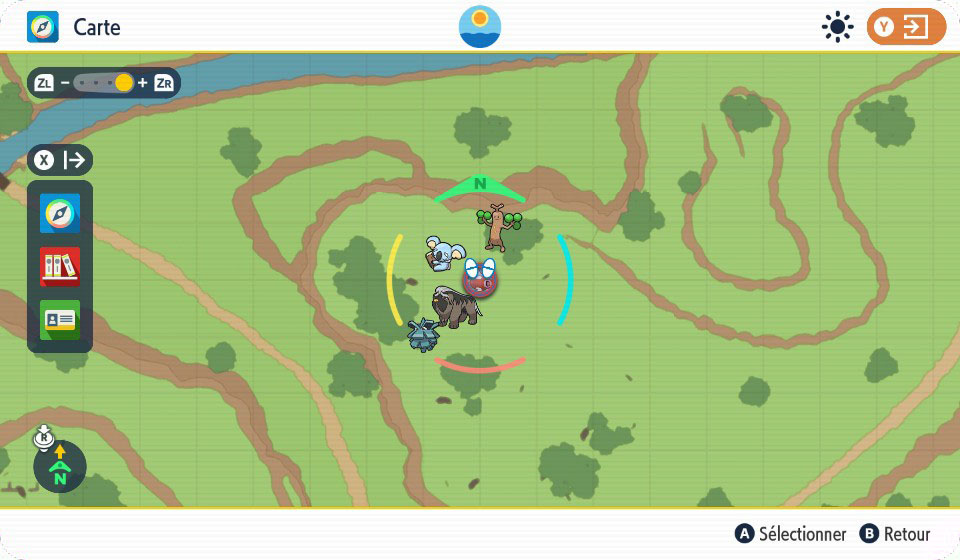Screen dimensions: 960x560
Task: Click the daytime sun emblem
Action: point(480,27)
